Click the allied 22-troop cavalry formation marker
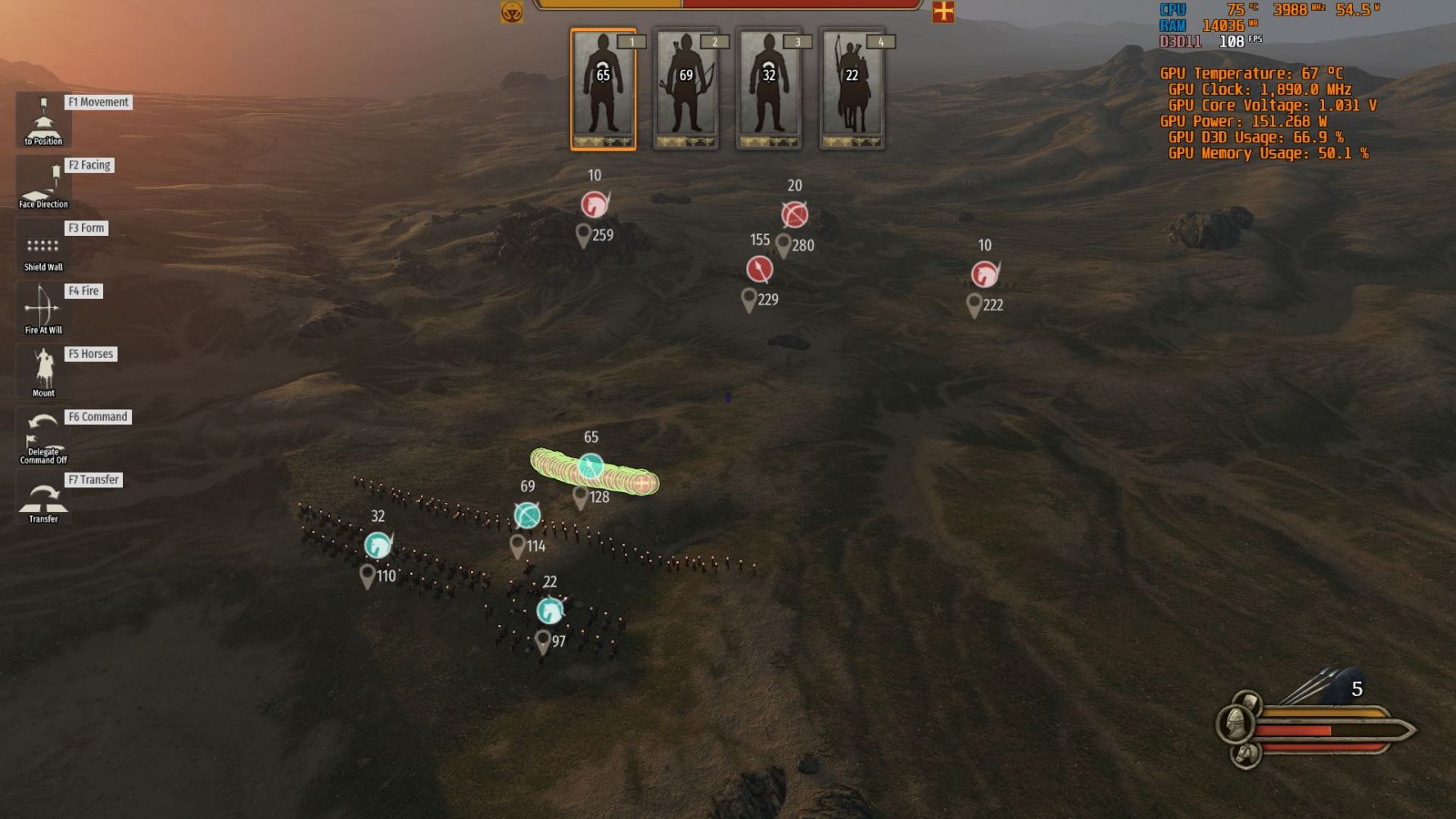 (549, 610)
